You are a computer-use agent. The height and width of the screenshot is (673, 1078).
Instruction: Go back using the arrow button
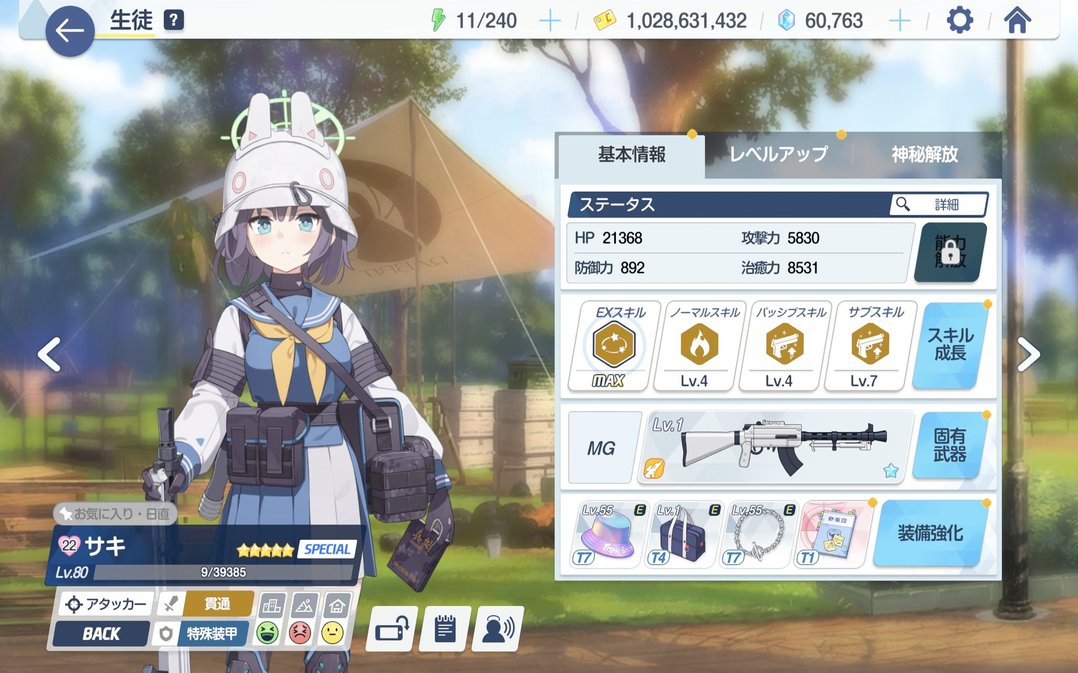click(70, 31)
